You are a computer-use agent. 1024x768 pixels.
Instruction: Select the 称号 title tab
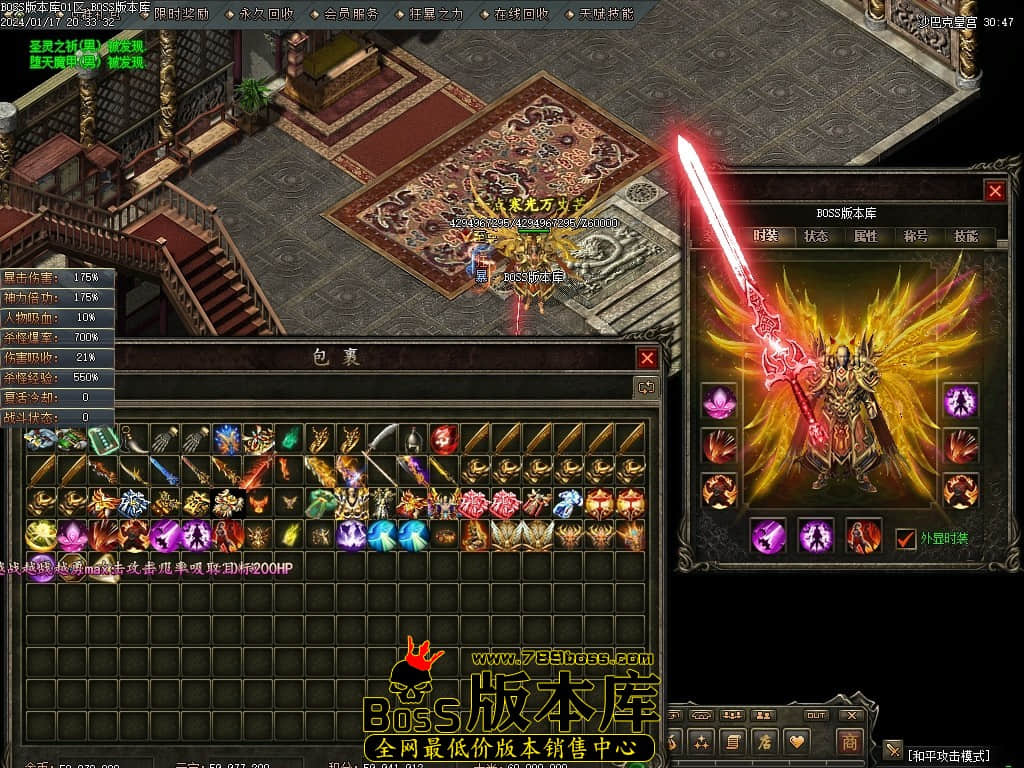(x=916, y=237)
